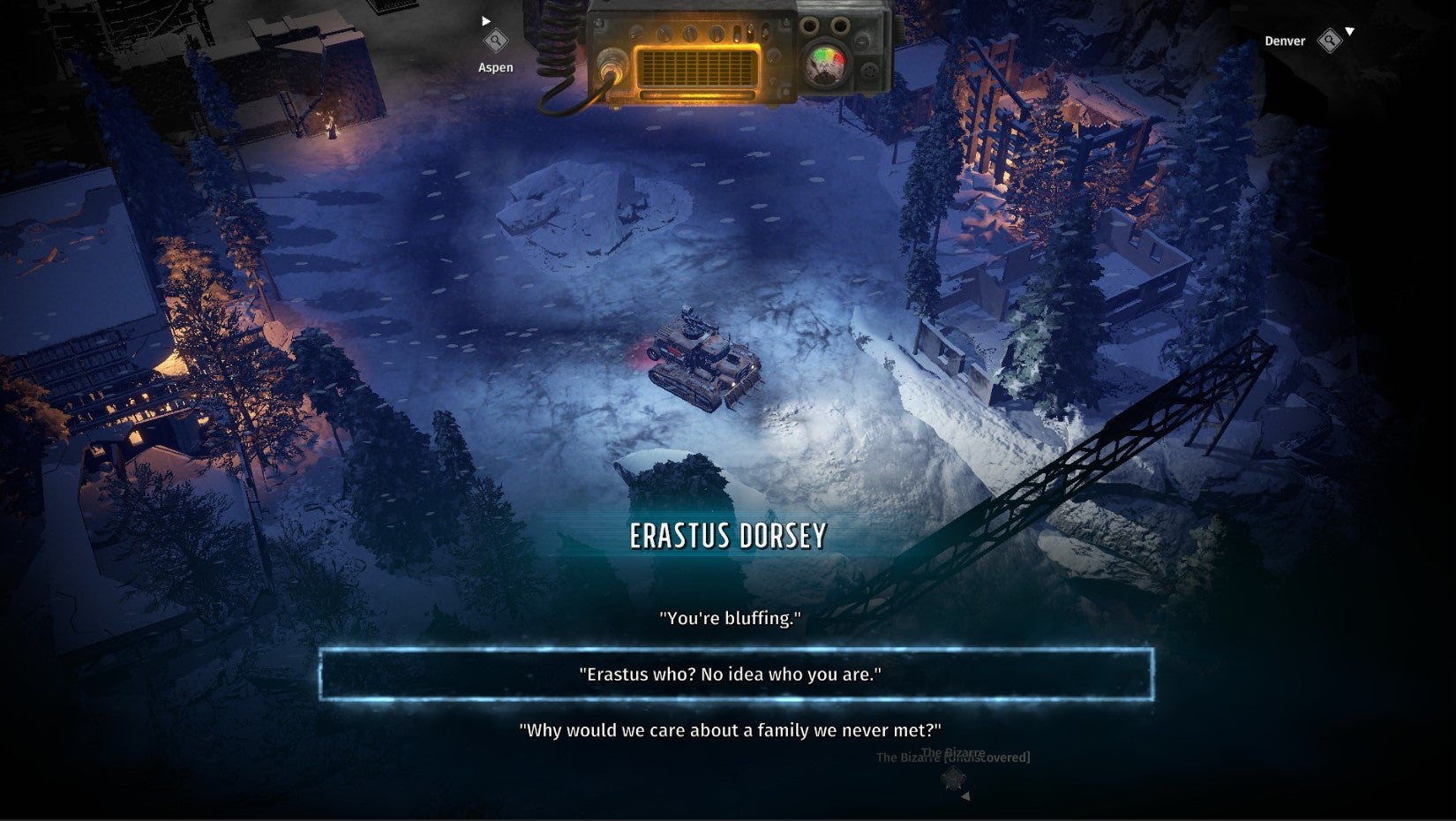Click the radio's yellow speaker grille
This screenshot has height=821, width=1456.
(698, 66)
